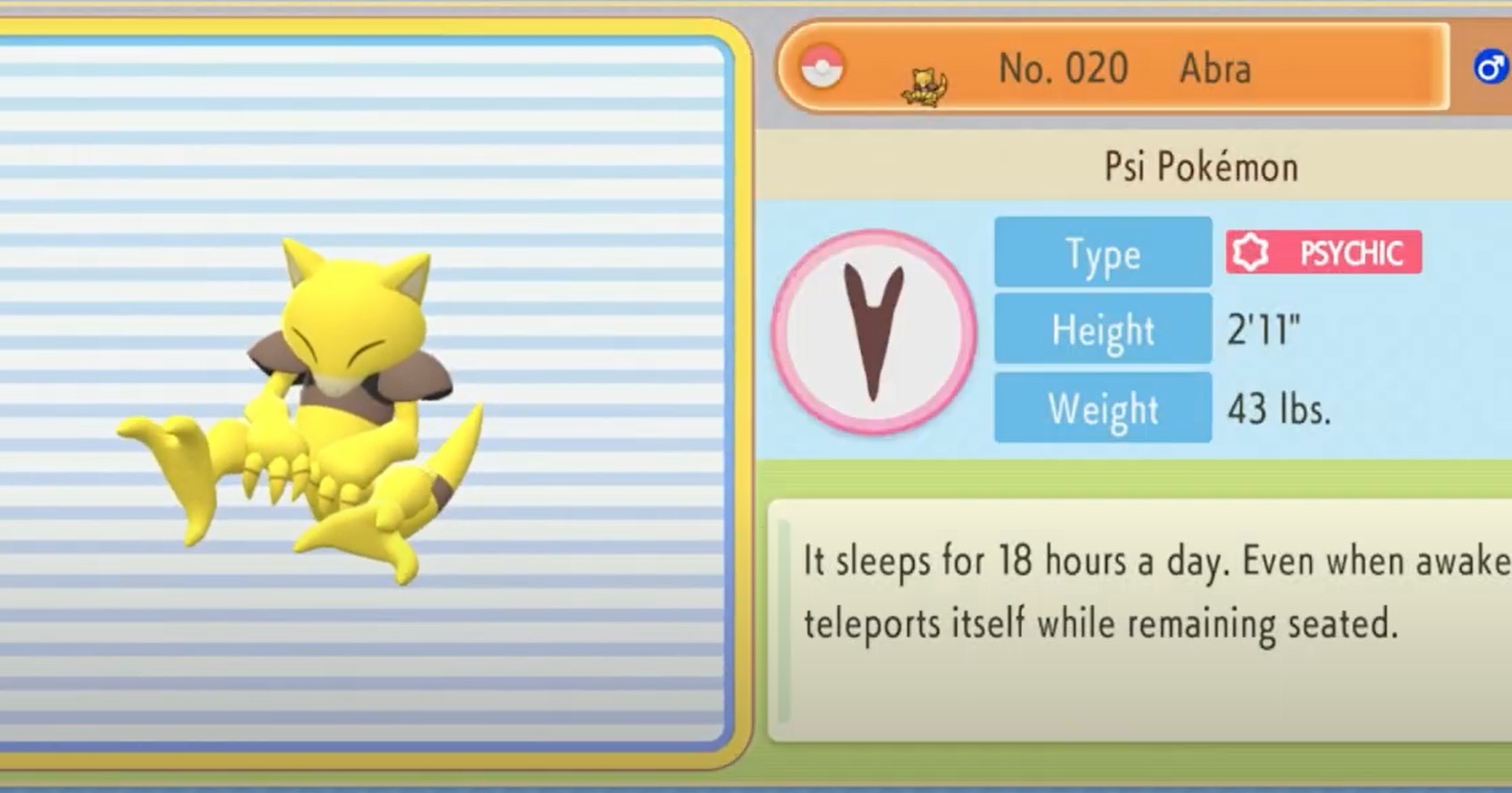Select the small Abra sprite in header
The height and width of the screenshot is (793, 1512).
[925, 87]
